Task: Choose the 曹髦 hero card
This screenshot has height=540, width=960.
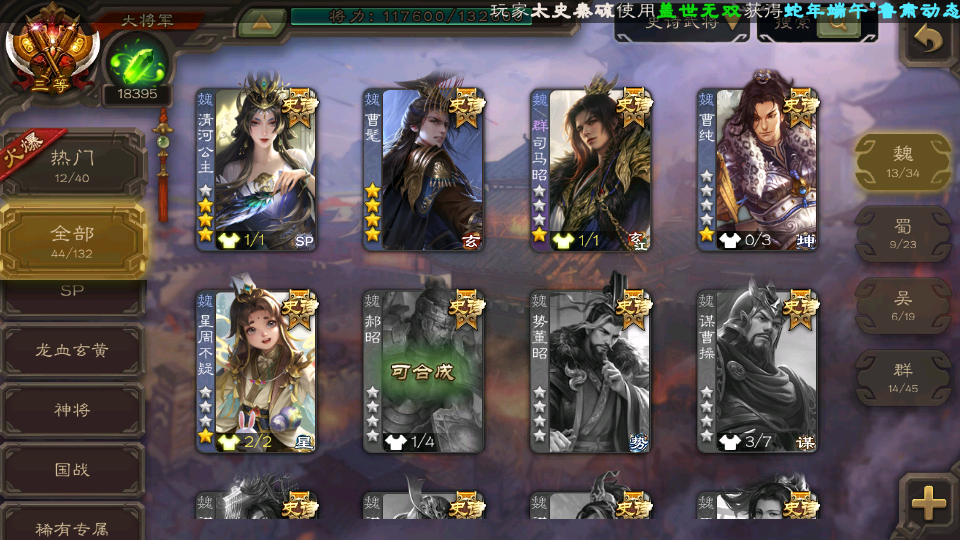Action: click(423, 170)
